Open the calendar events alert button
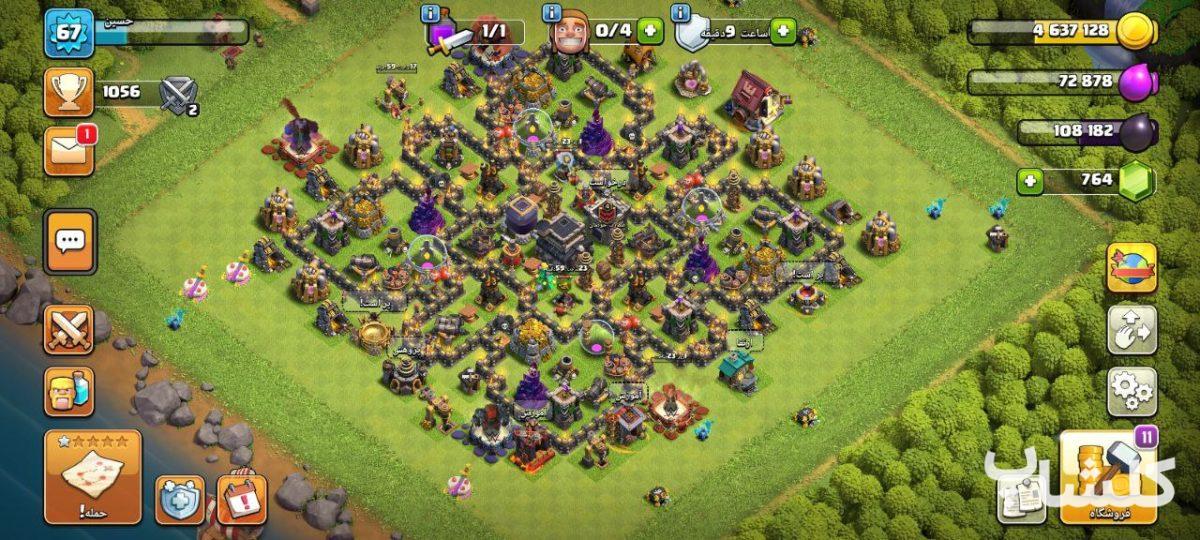The width and height of the screenshot is (1200, 540). click(x=241, y=499)
